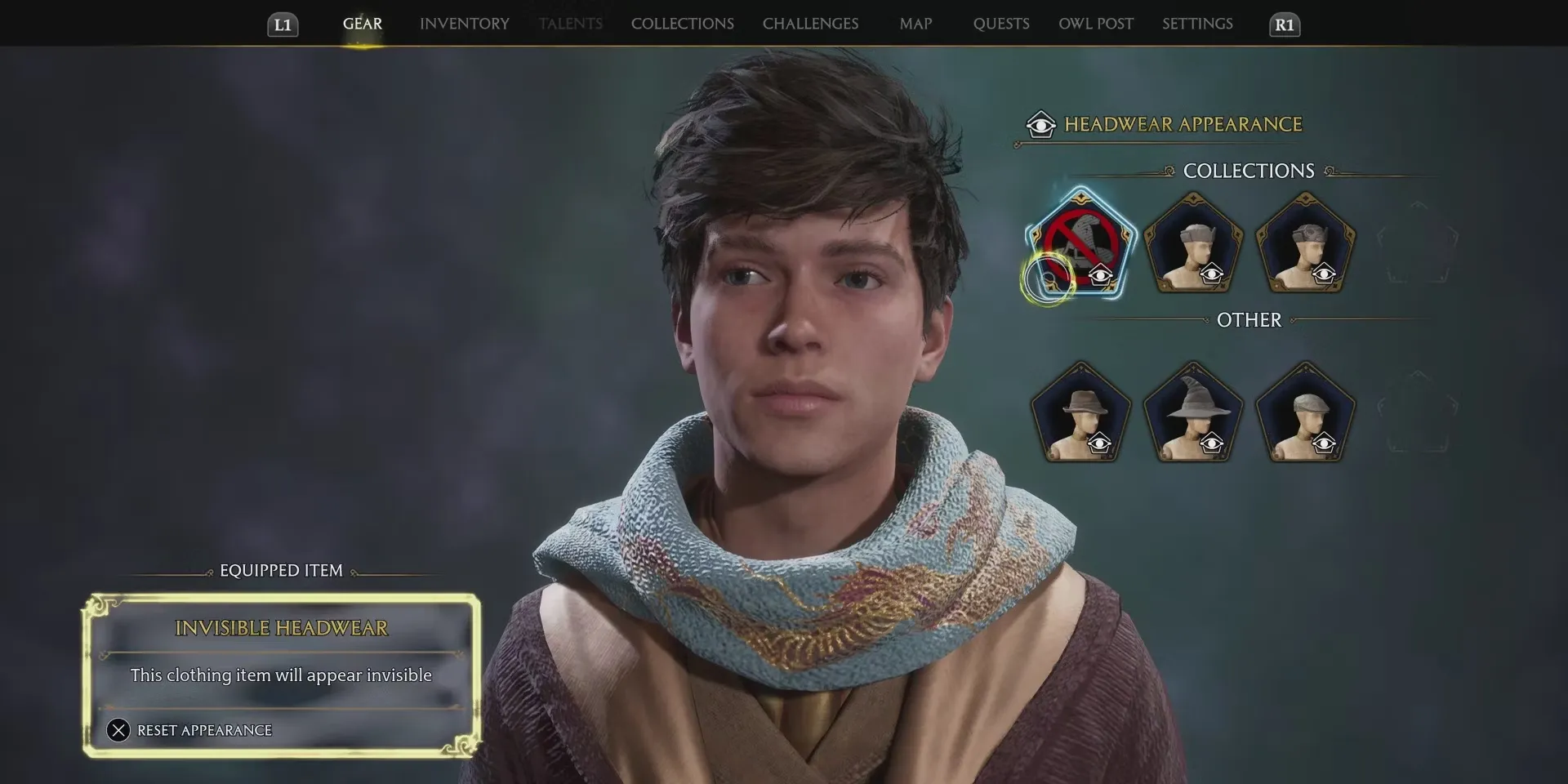Screen dimensions: 1568x784
Task: Open the Collections tab
Action: [682, 24]
